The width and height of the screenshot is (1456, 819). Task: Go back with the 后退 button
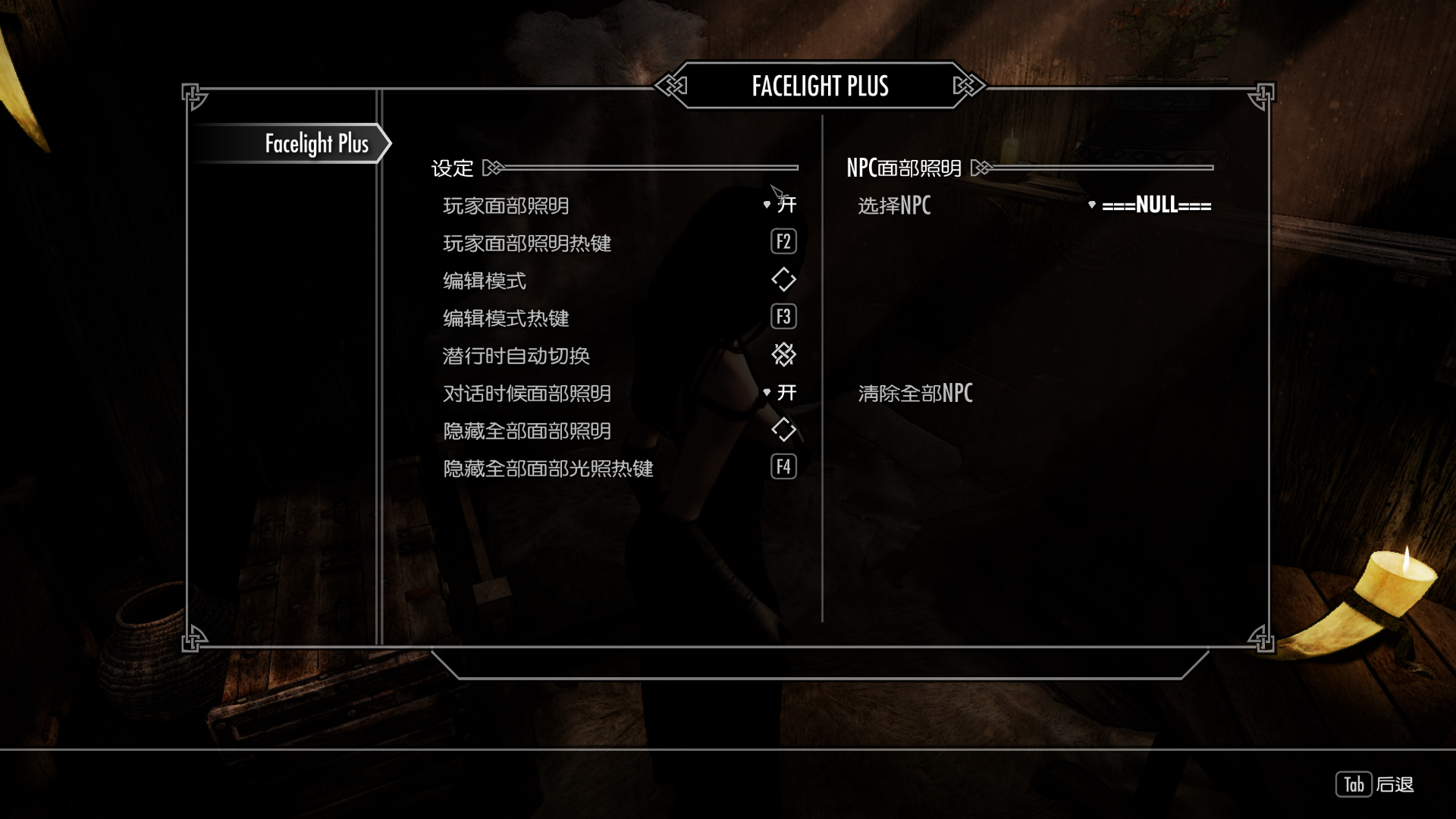coord(1374,785)
